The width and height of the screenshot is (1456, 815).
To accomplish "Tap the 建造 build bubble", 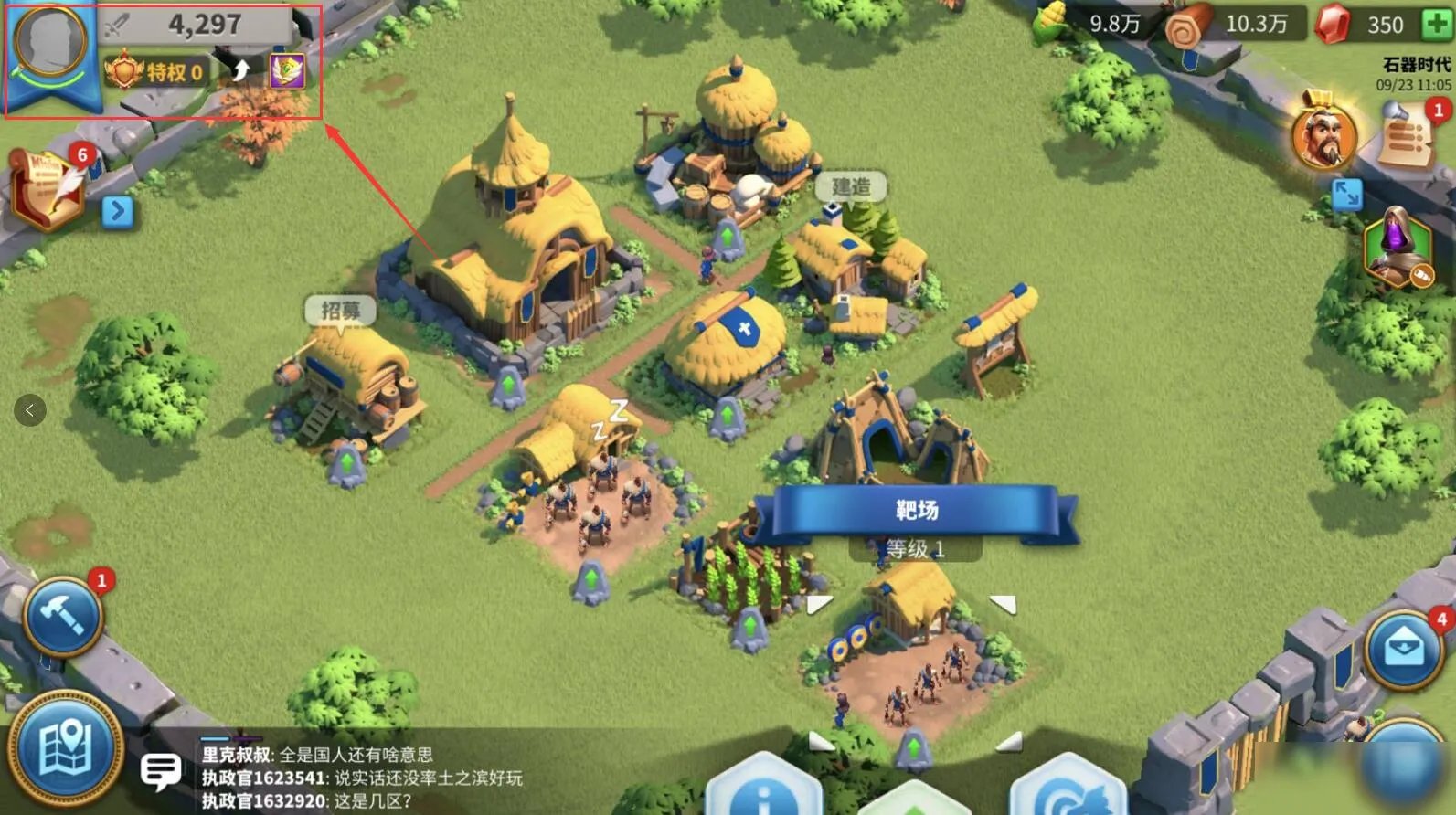I will tap(850, 187).
